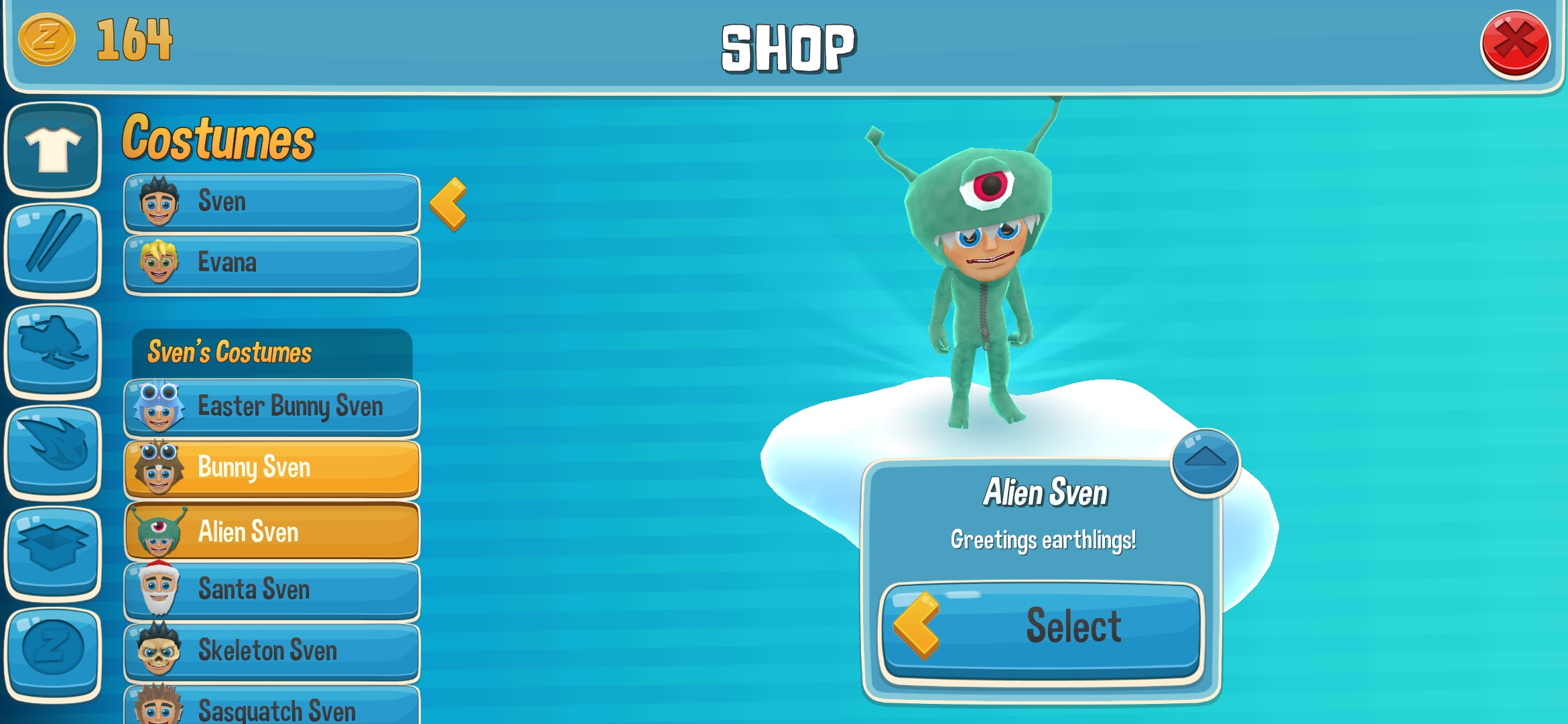Select the Easter Bunny Sven costume
Viewport: 1568px width, 724px height.
(x=271, y=407)
